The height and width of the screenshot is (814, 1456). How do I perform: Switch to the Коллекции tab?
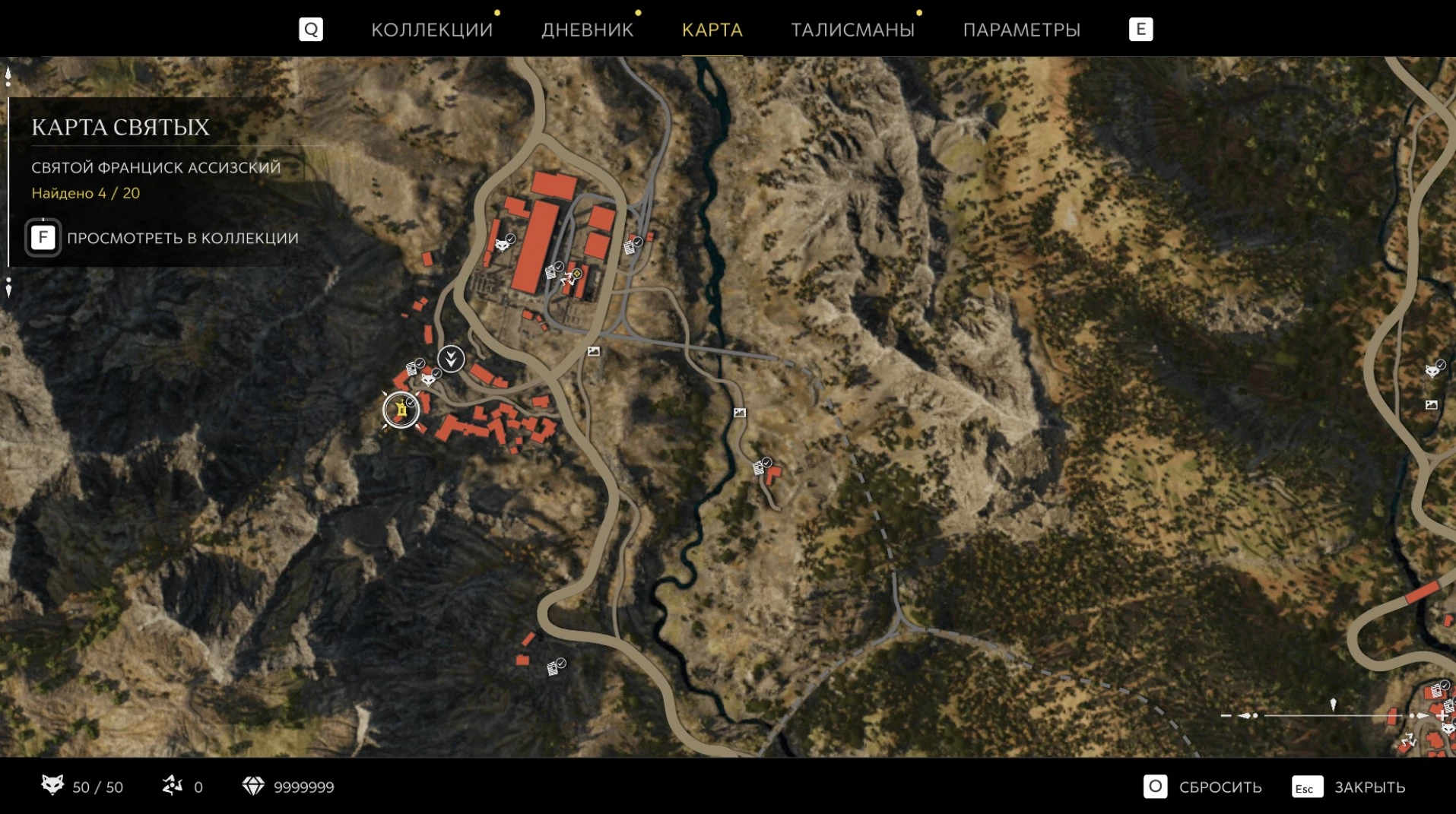click(431, 30)
